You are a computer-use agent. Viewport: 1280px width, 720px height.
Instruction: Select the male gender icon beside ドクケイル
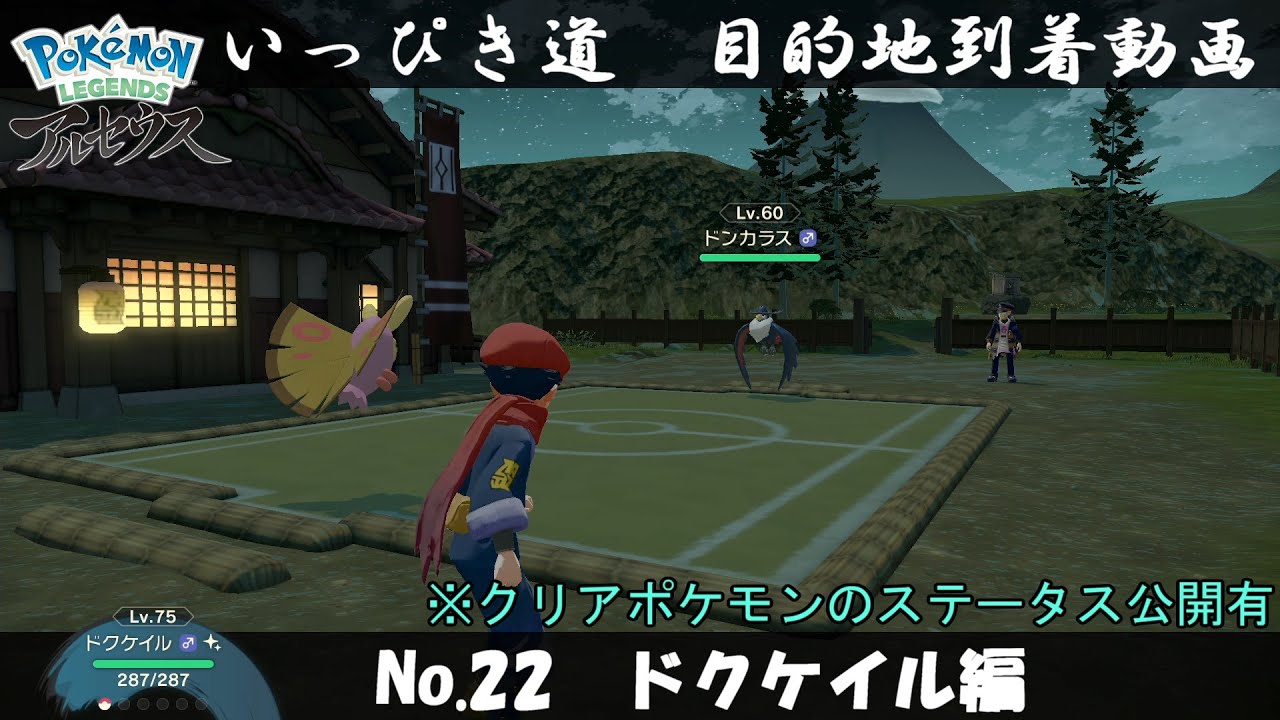186,643
